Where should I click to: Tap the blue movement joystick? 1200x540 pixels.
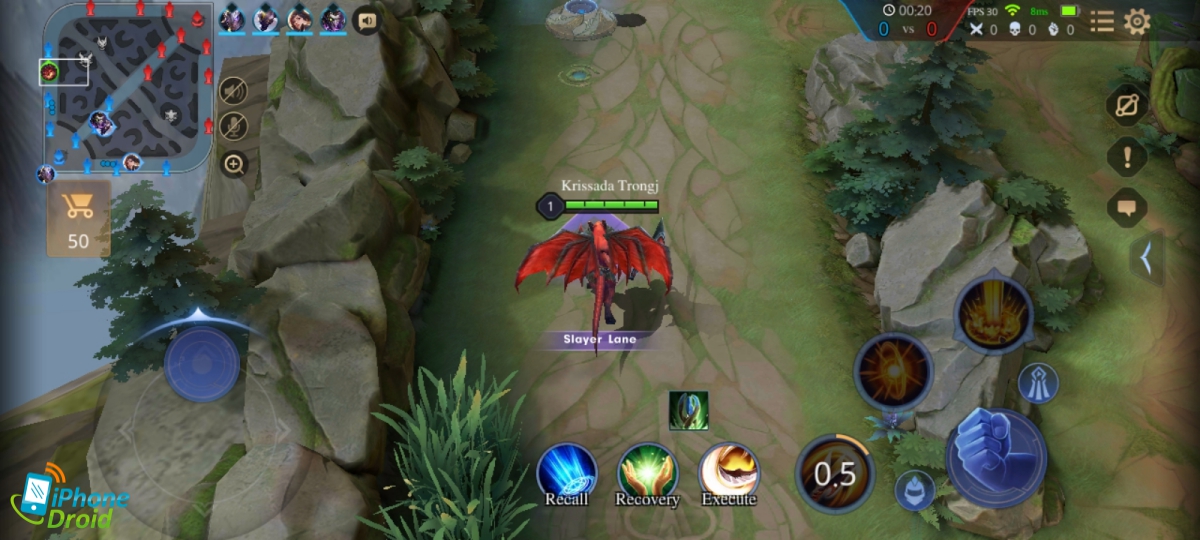click(x=202, y=363)
